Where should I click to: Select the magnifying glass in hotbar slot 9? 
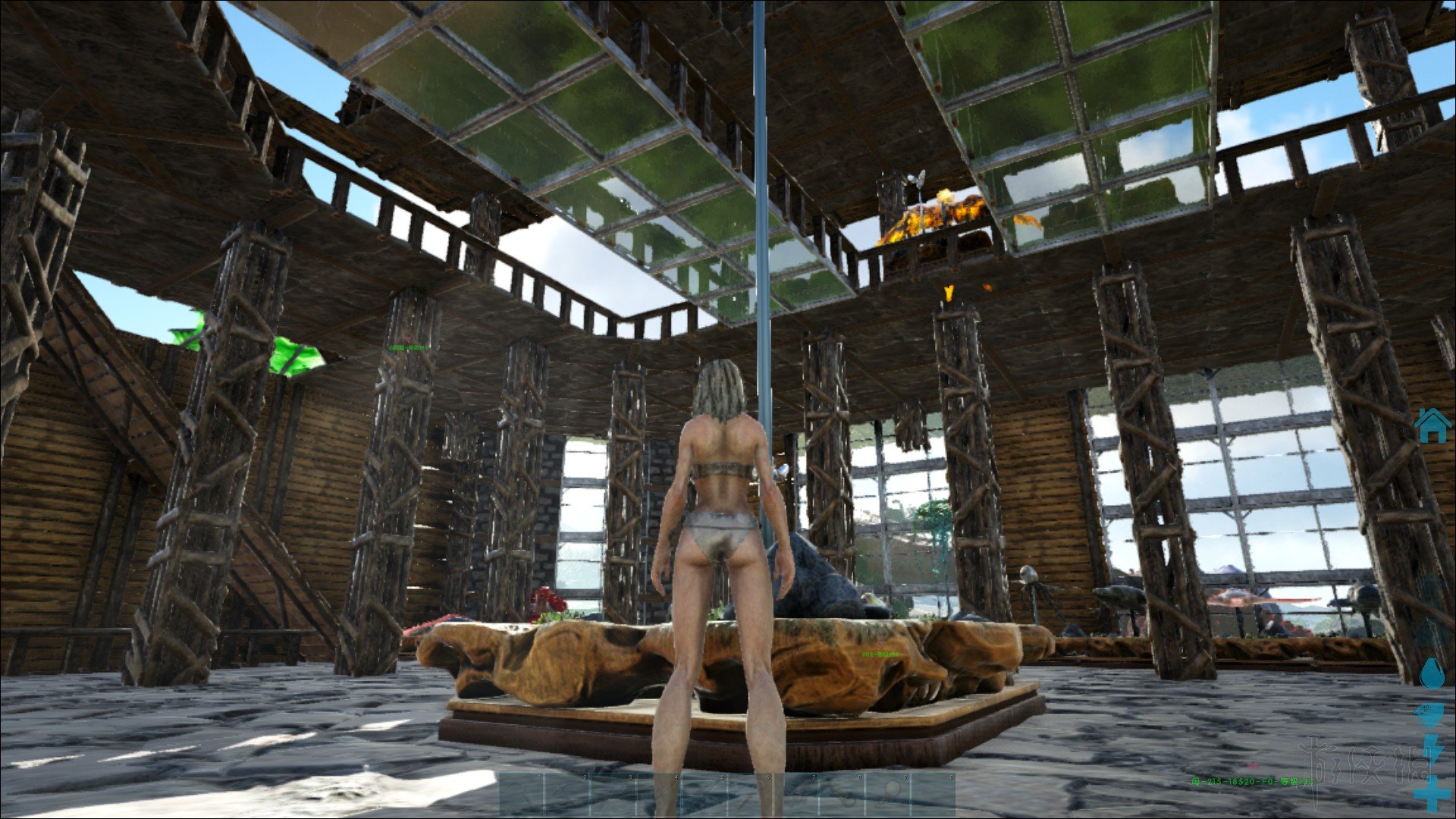[887, 795]
